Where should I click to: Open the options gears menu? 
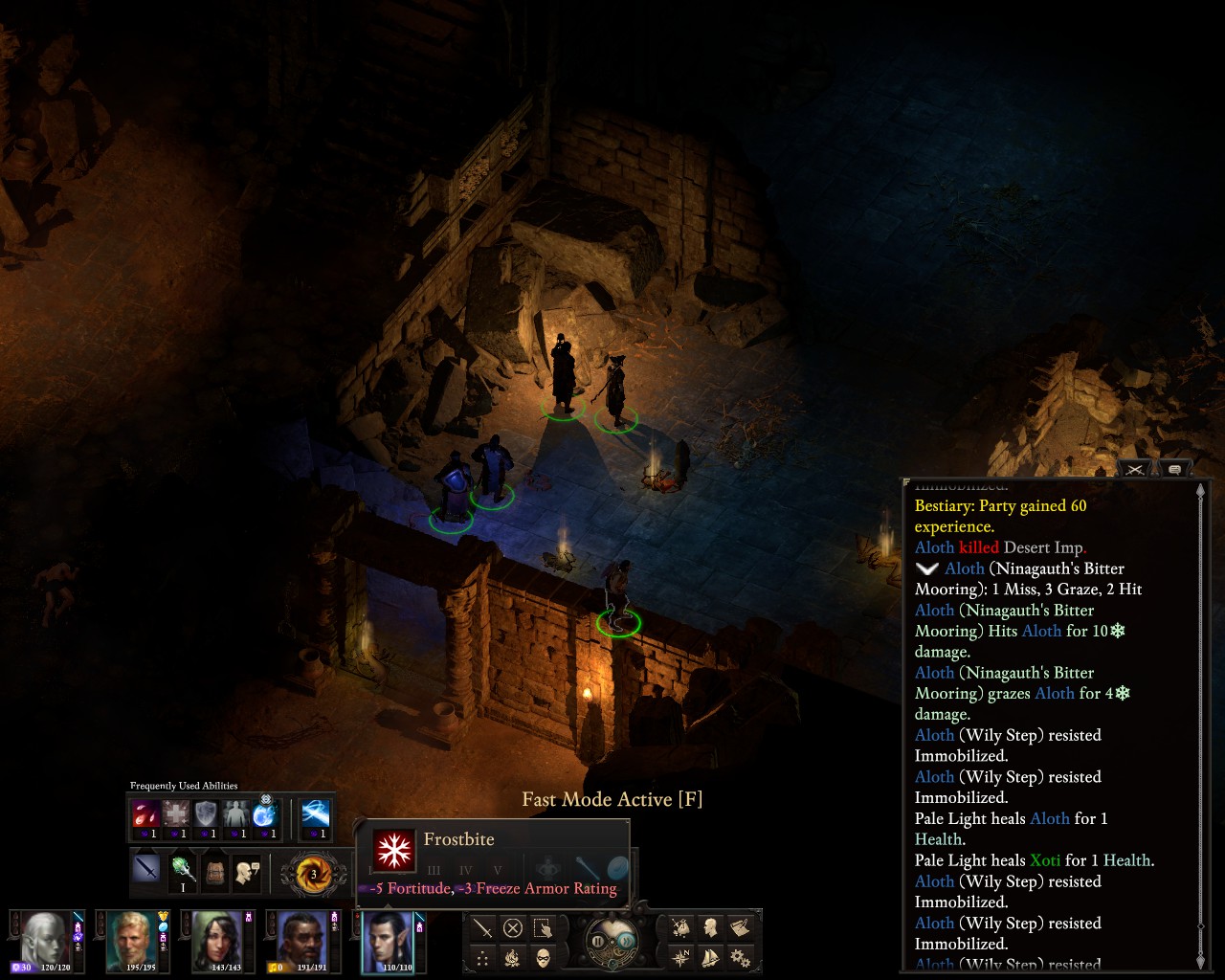tap(740, 957)
